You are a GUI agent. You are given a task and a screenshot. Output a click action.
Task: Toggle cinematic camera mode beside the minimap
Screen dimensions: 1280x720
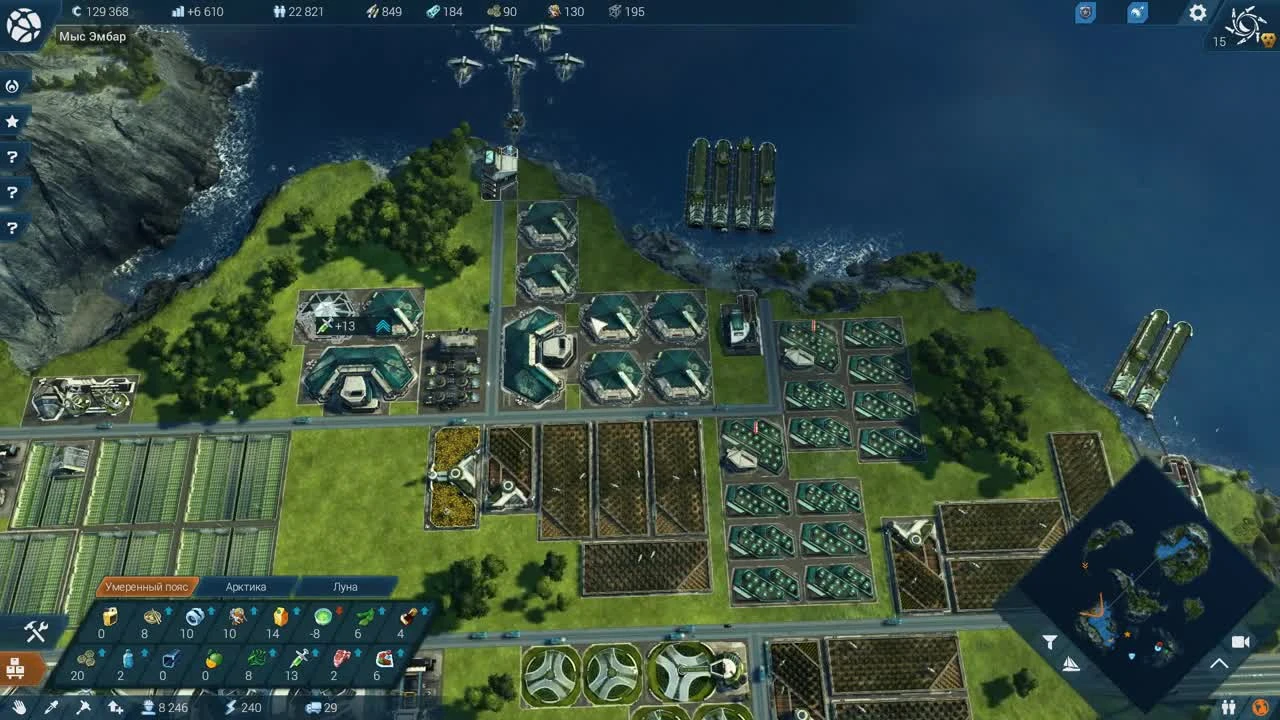pos(1242,642)
